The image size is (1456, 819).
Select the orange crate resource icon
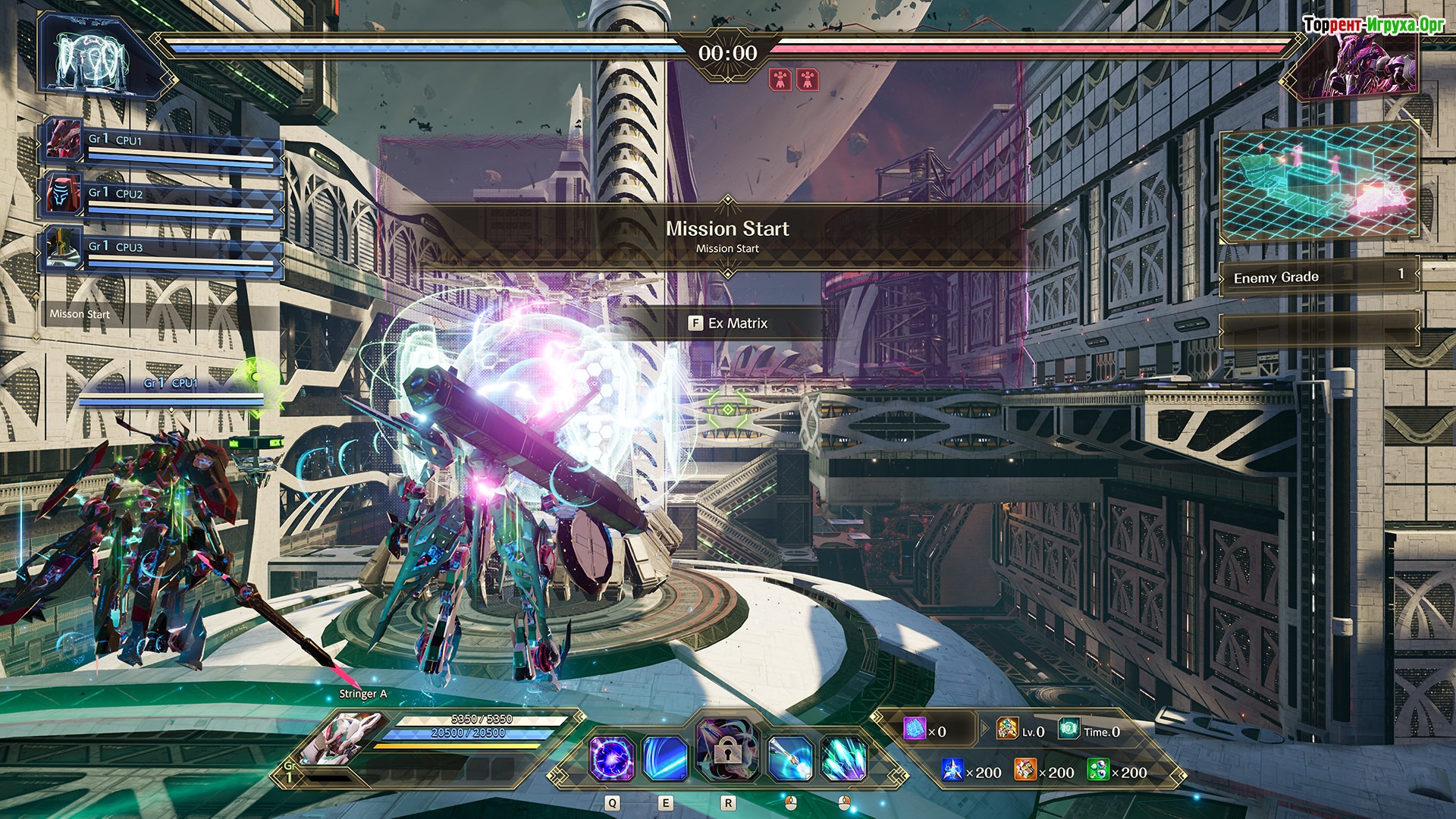[x=1025, y=770]
